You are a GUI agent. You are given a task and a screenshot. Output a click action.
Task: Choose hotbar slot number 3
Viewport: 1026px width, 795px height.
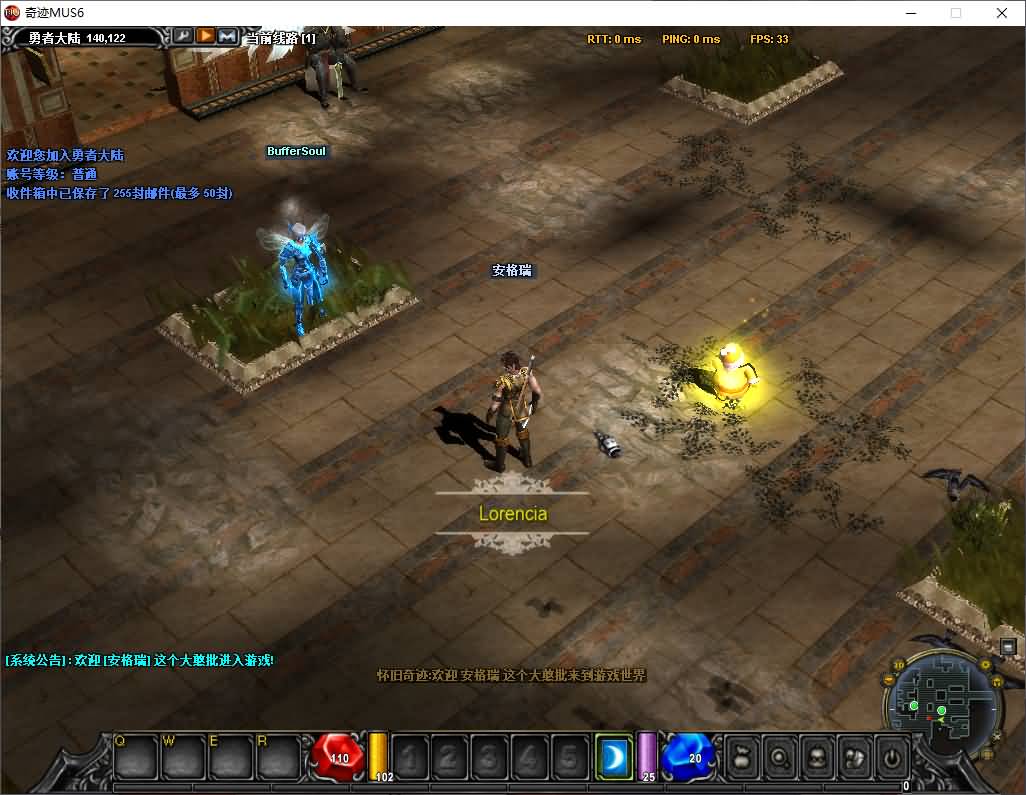[x=489, y=757]
